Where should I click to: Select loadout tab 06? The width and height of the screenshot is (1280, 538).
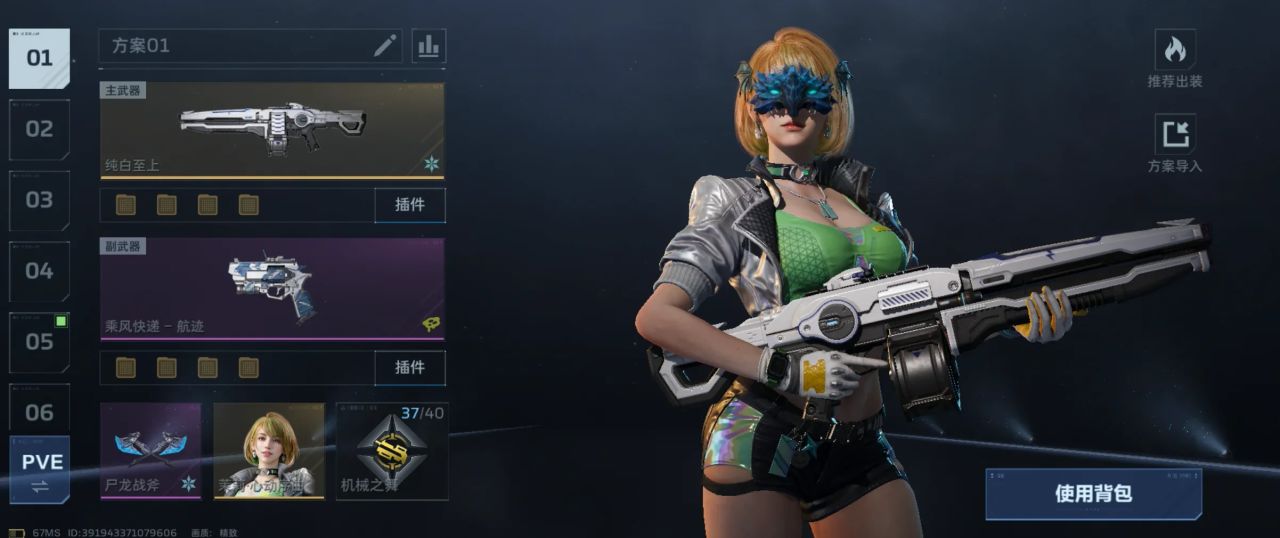point(39,412)
